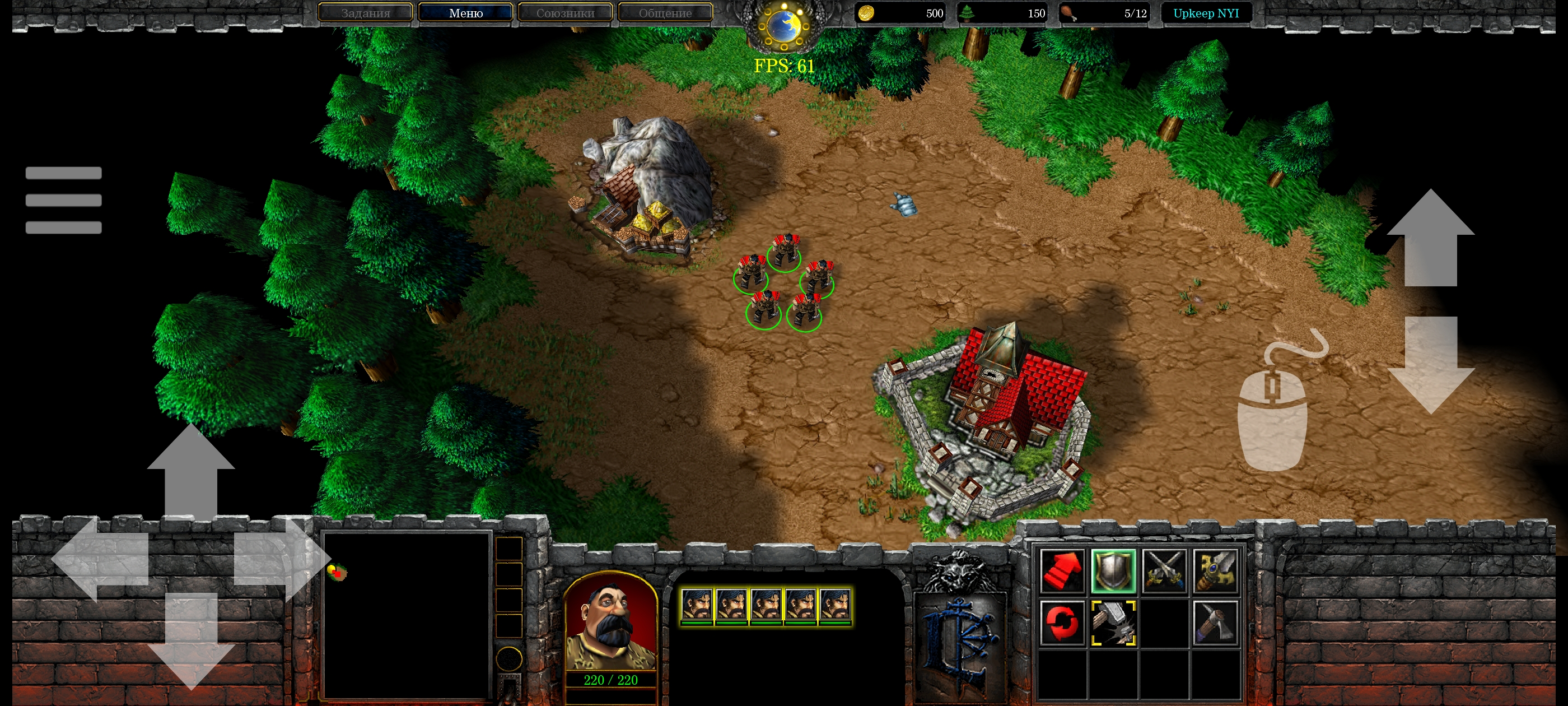This screenshot has width=1568, height=706.
Task: Select the single jeweled sword Attack icon
Action: 1215,572
